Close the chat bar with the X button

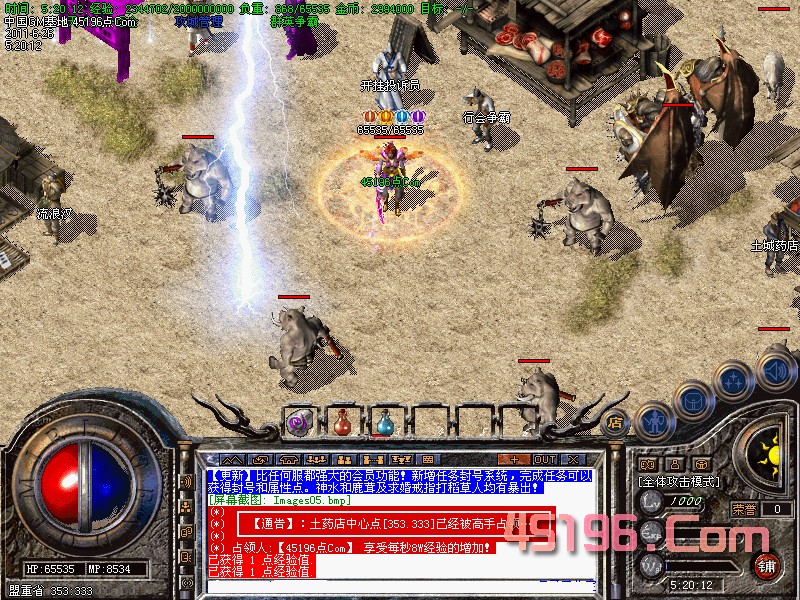pyautogui.click(x=574, y=459)
